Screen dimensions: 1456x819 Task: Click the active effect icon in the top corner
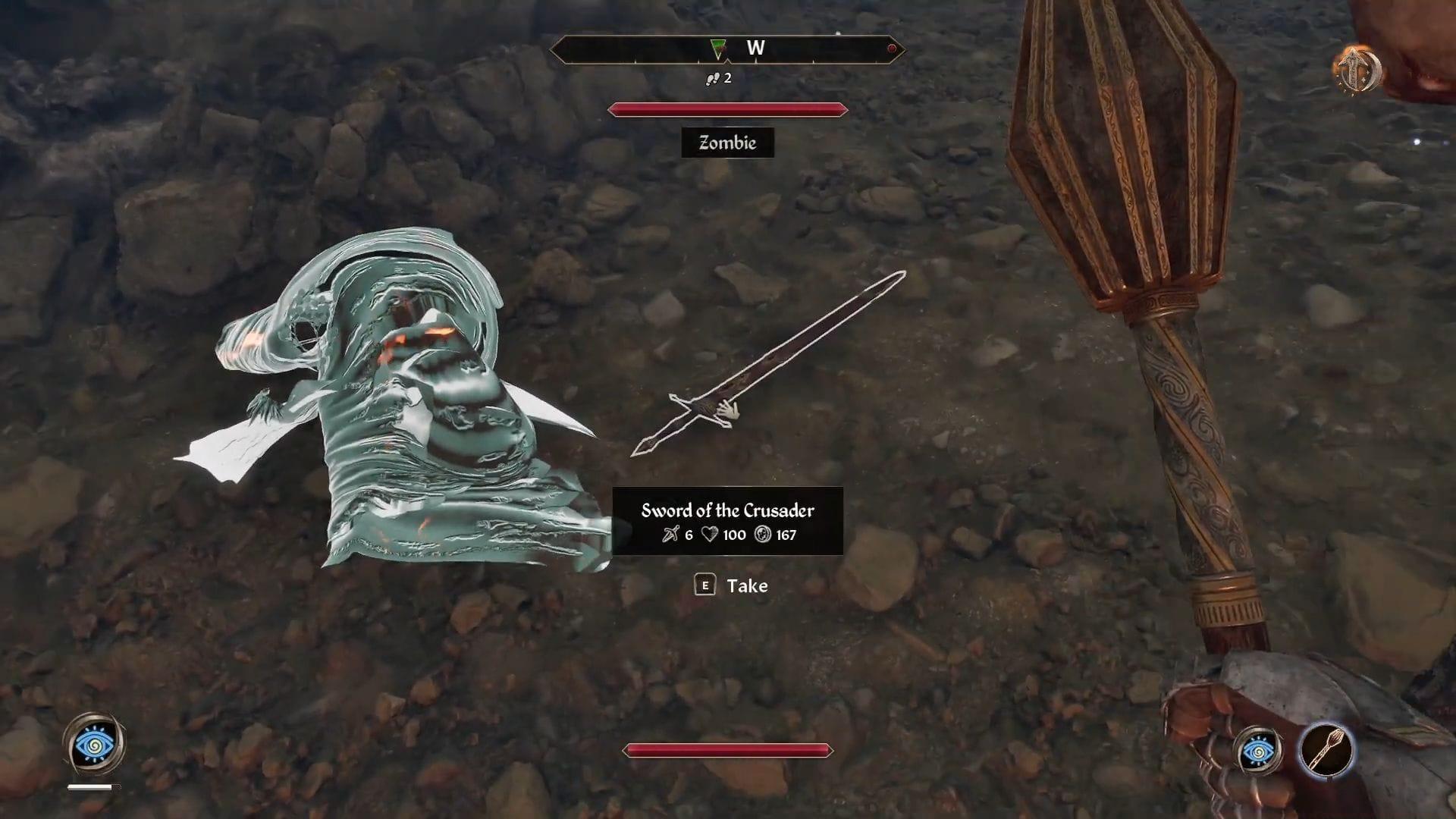coord(1357,70)
